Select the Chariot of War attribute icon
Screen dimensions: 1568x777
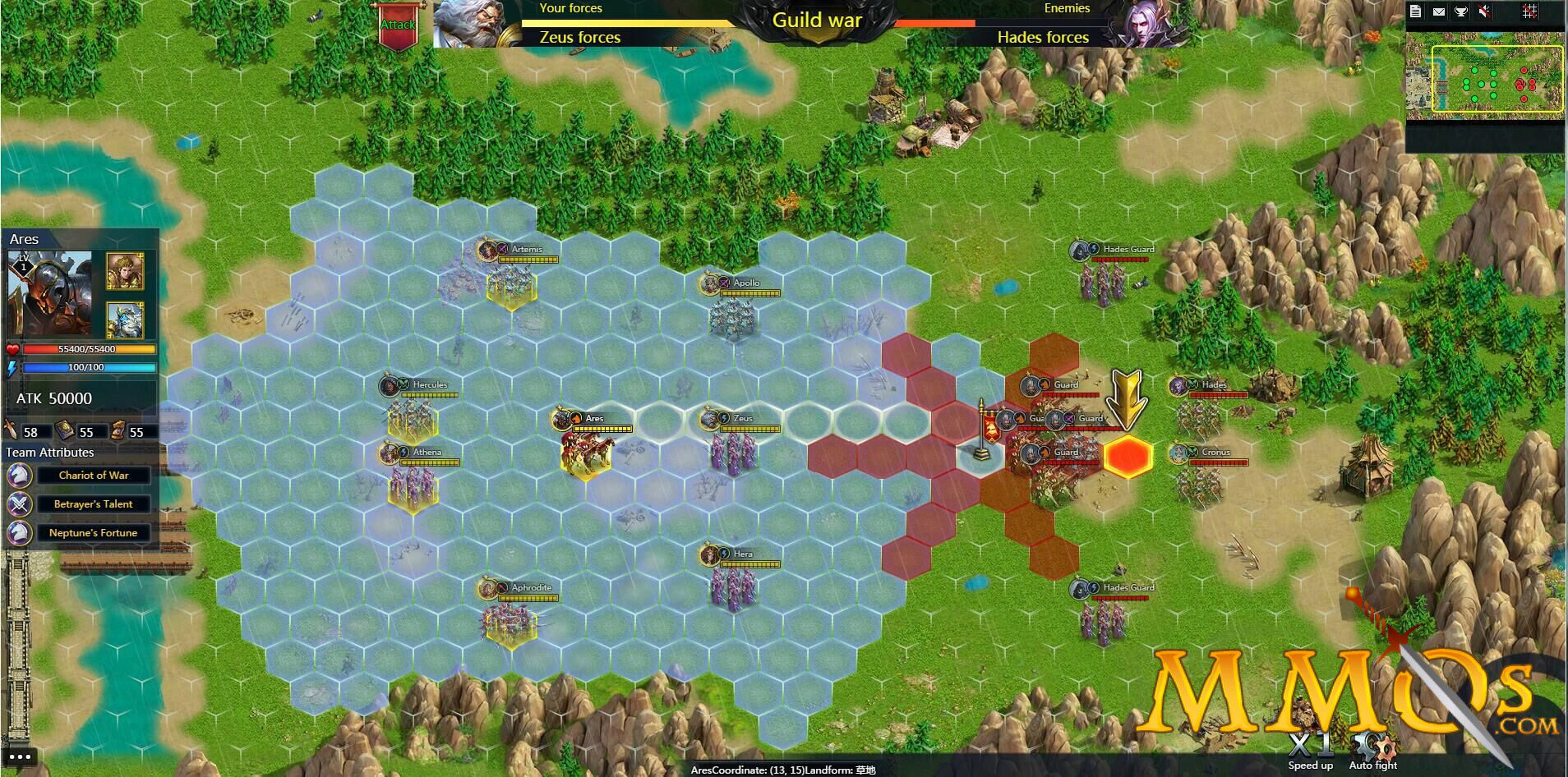point(19,475)
